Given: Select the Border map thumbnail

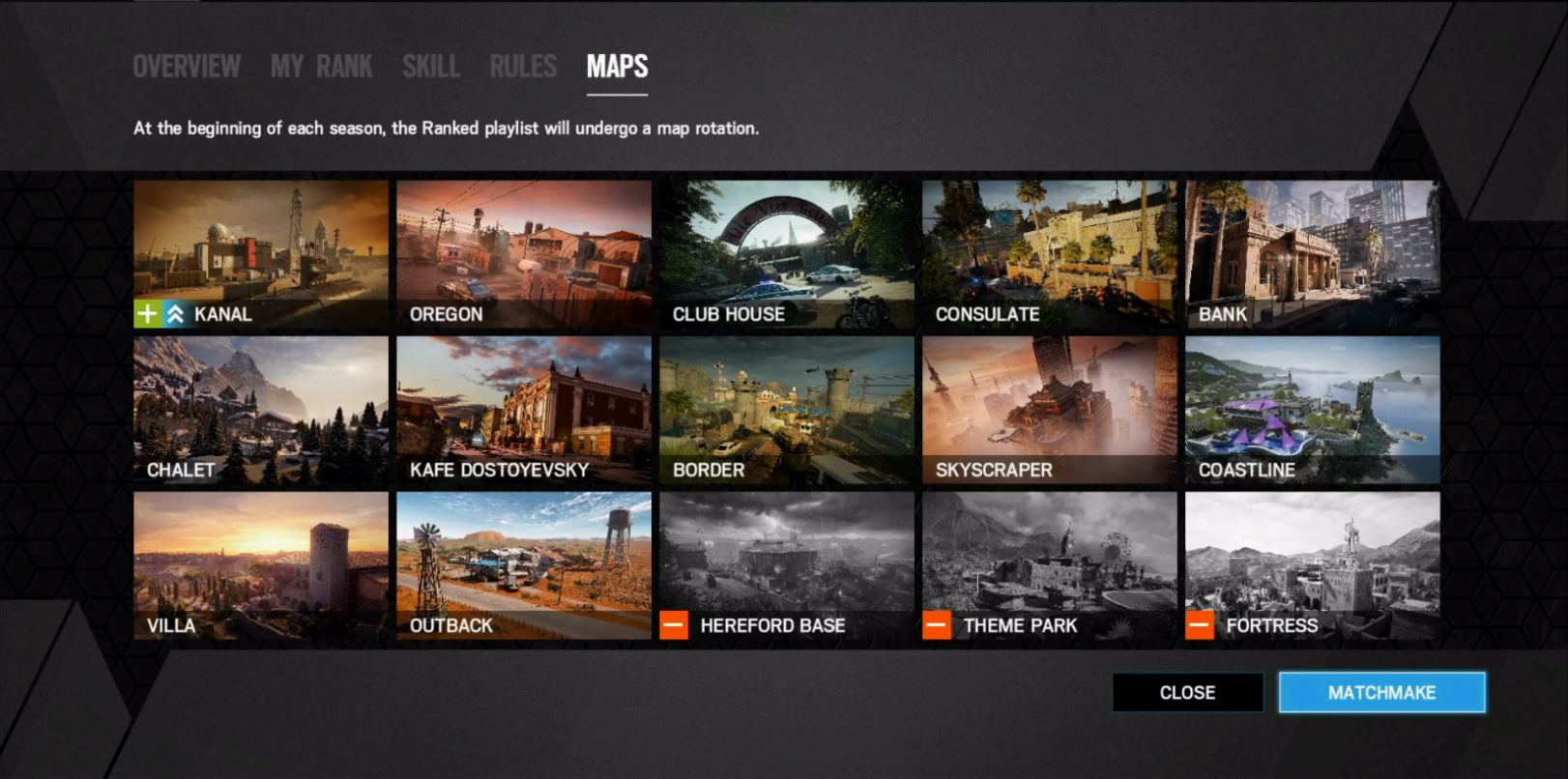Looking at the screenshot, I should [x=787, y=410].
